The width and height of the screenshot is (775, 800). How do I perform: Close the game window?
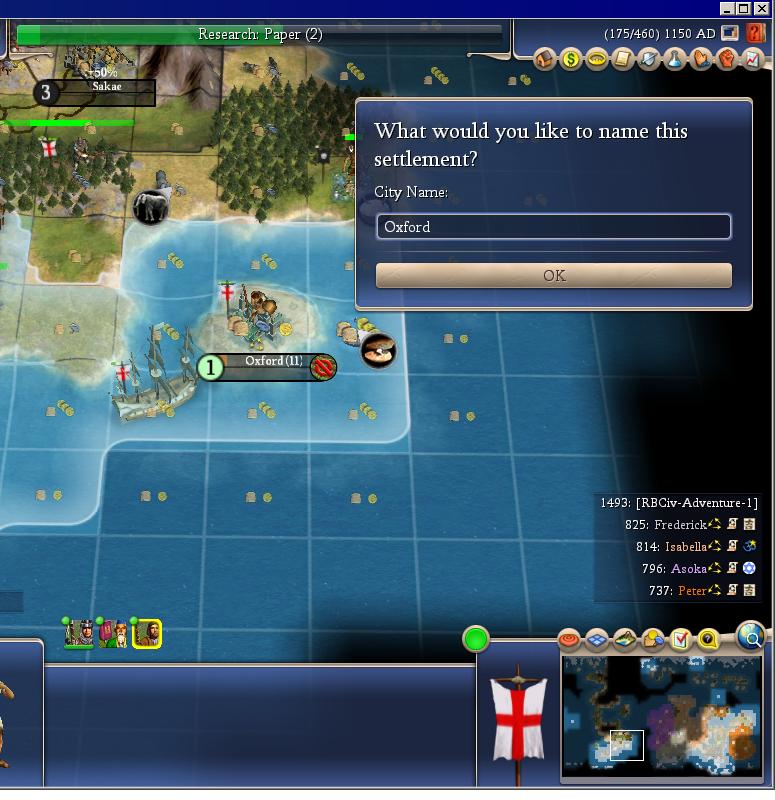pos(762,9)
